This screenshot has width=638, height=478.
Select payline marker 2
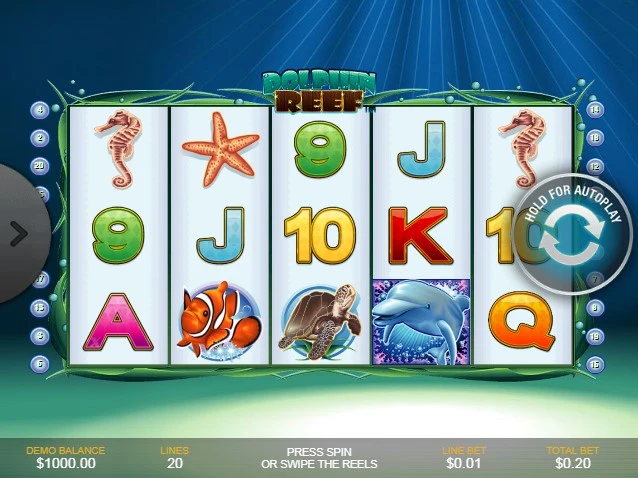pos(41,138)
